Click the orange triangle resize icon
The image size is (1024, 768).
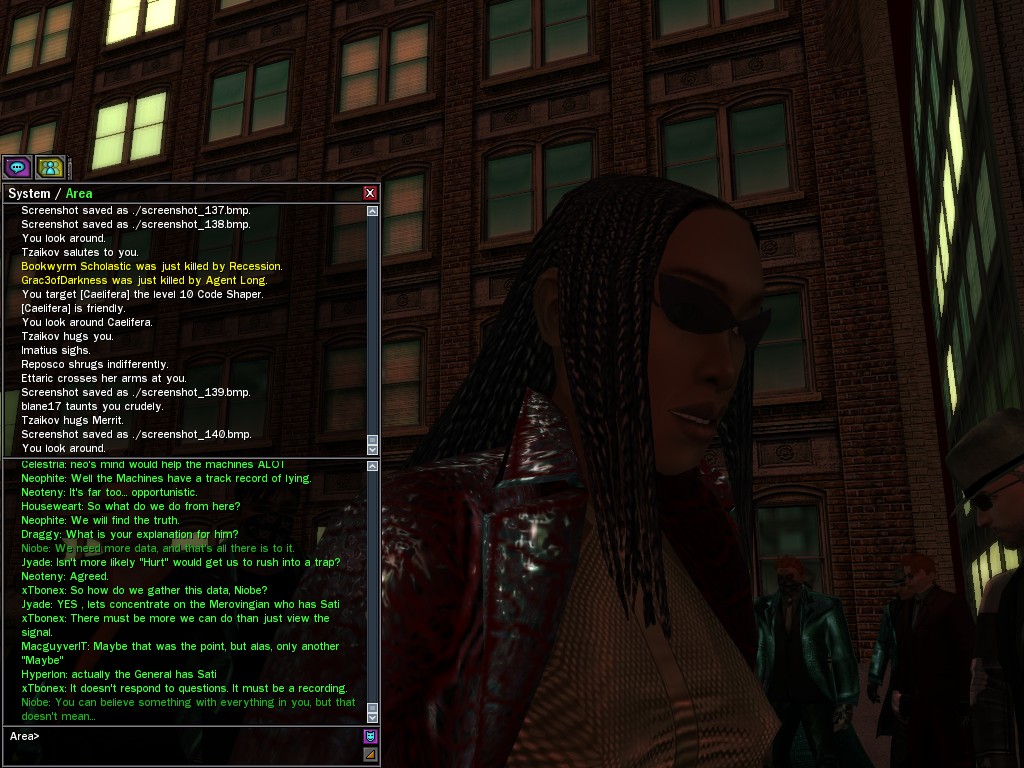click(x=370, y=754)
